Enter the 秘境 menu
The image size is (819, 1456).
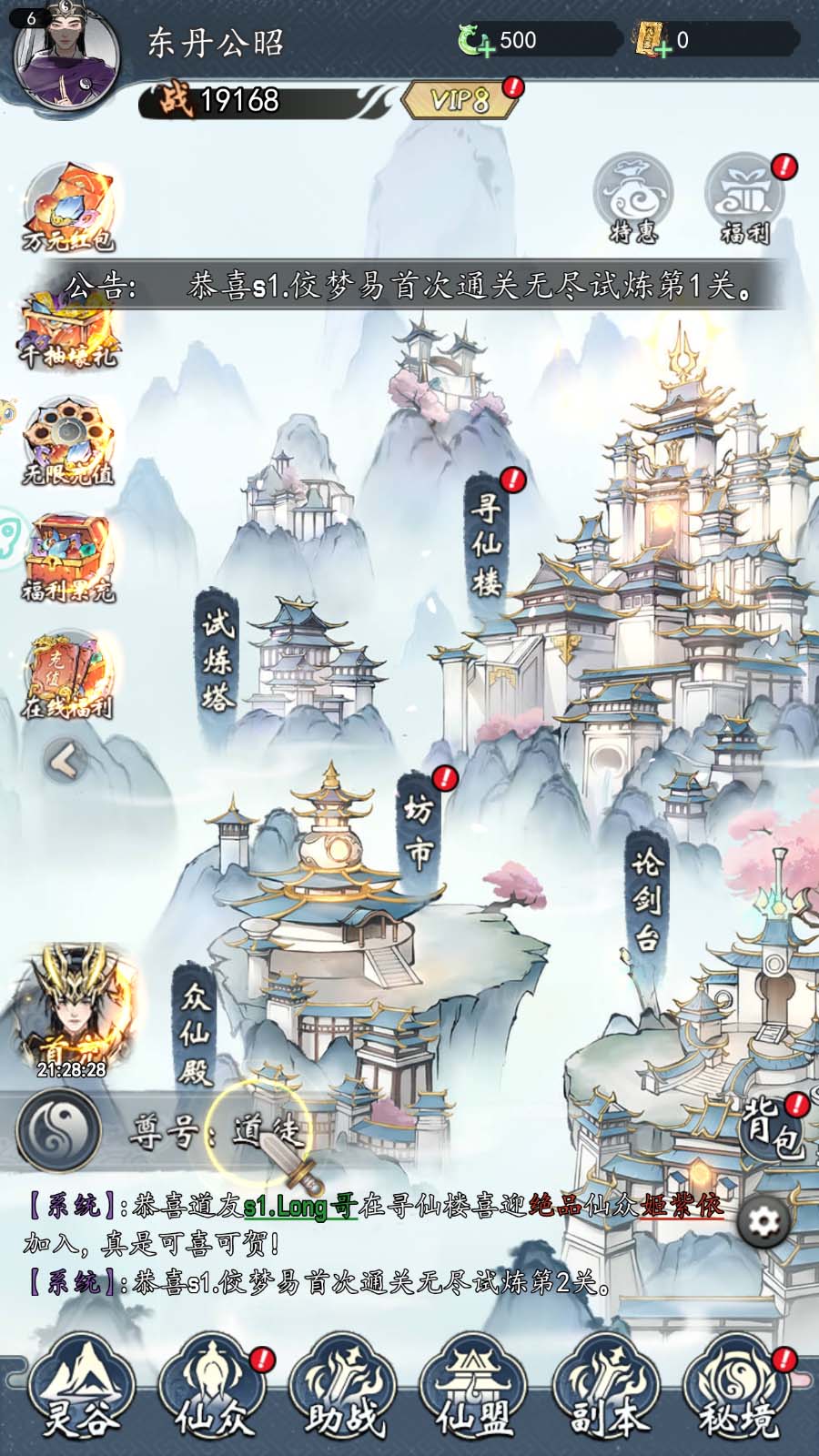[x=739, y=1390]
